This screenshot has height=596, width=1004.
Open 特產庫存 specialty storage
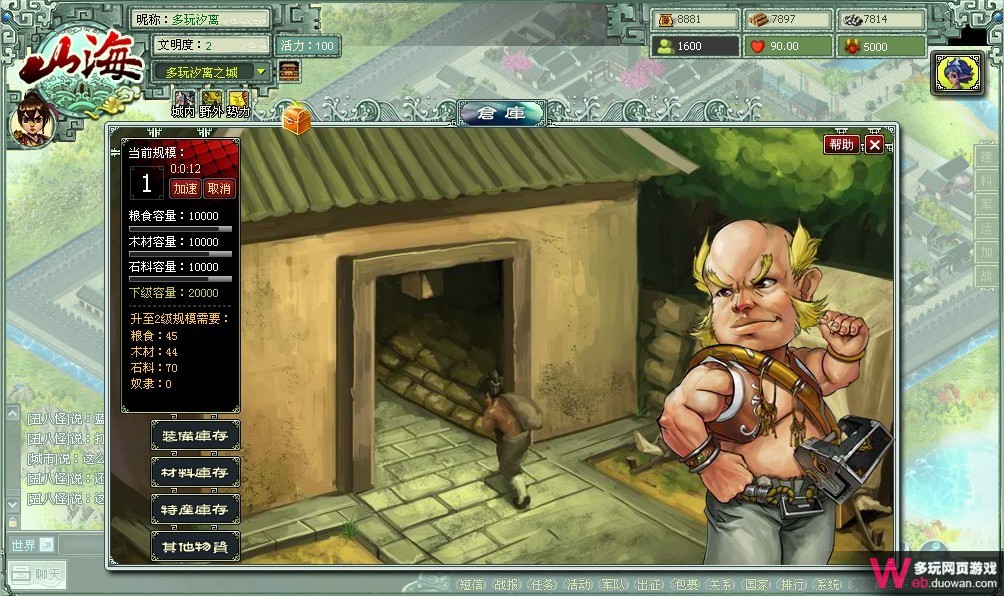196,509
